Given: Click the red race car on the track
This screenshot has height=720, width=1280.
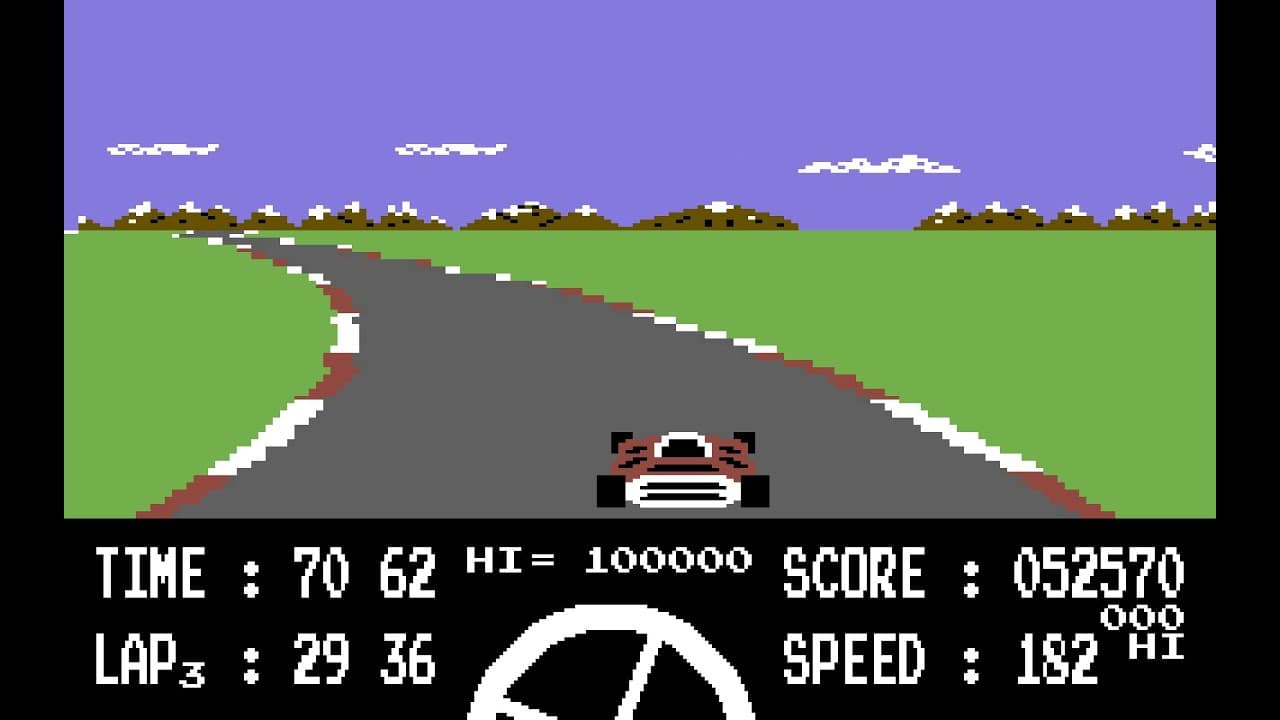Looking at the screenshot, I should 682,465.
